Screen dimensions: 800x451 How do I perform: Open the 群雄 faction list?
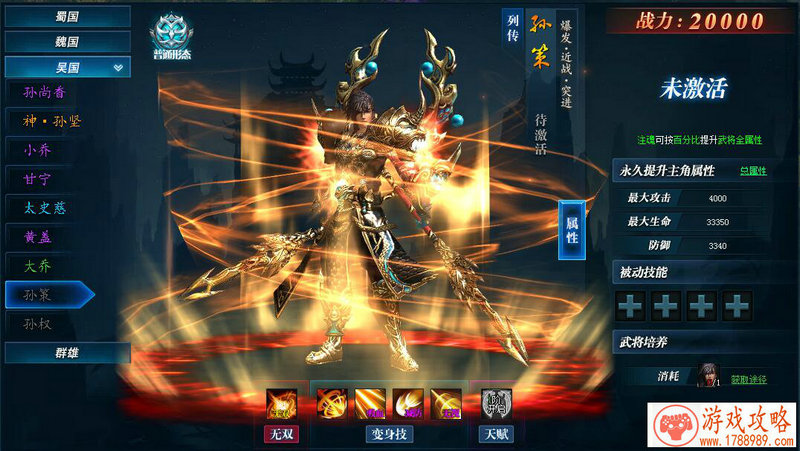(x=67, y=352)
